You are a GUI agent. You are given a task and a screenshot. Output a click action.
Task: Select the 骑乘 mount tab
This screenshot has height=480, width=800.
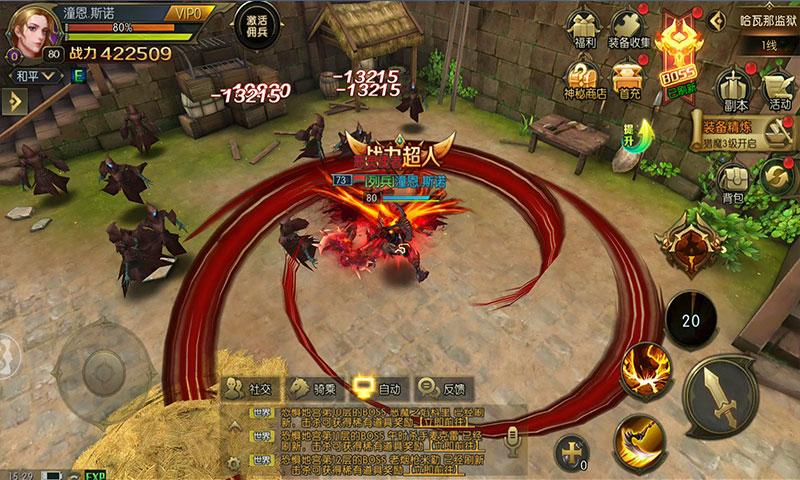(x=313, y=388)
